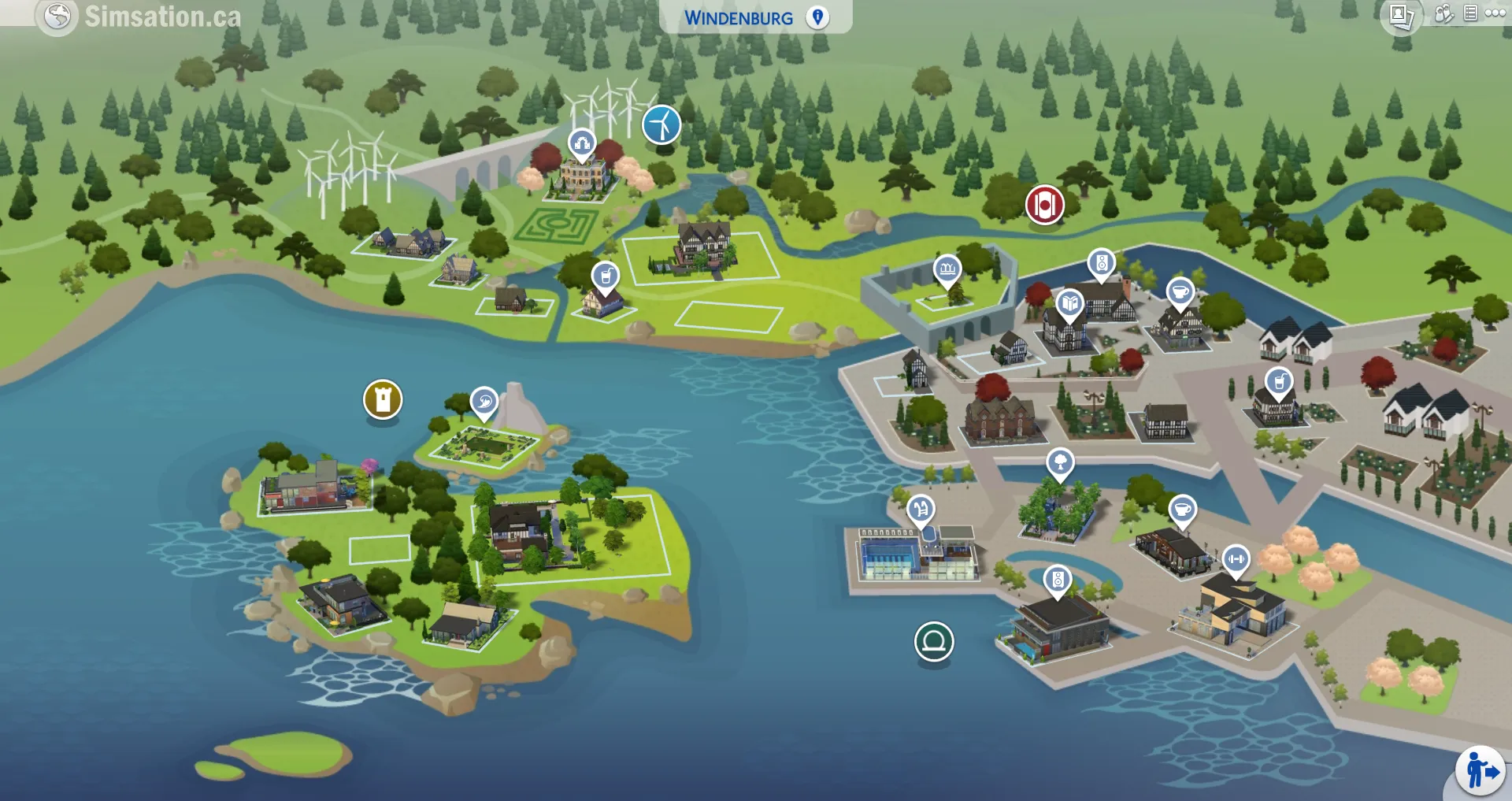This screenshot has width=1512, height=801.
Task: Open the Gallery screenshots panel
Action: click(1400, 14)
